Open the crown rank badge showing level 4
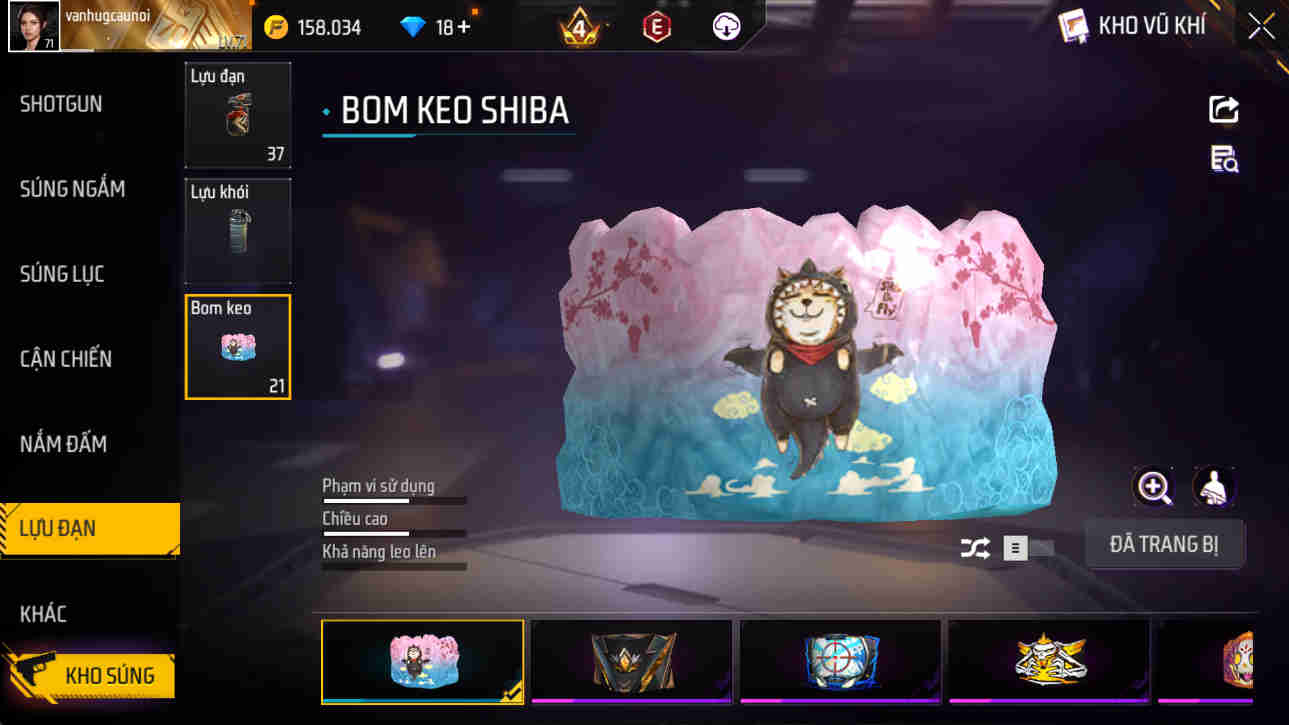This screenshot has height=725, width=1289. coord(577,25)
